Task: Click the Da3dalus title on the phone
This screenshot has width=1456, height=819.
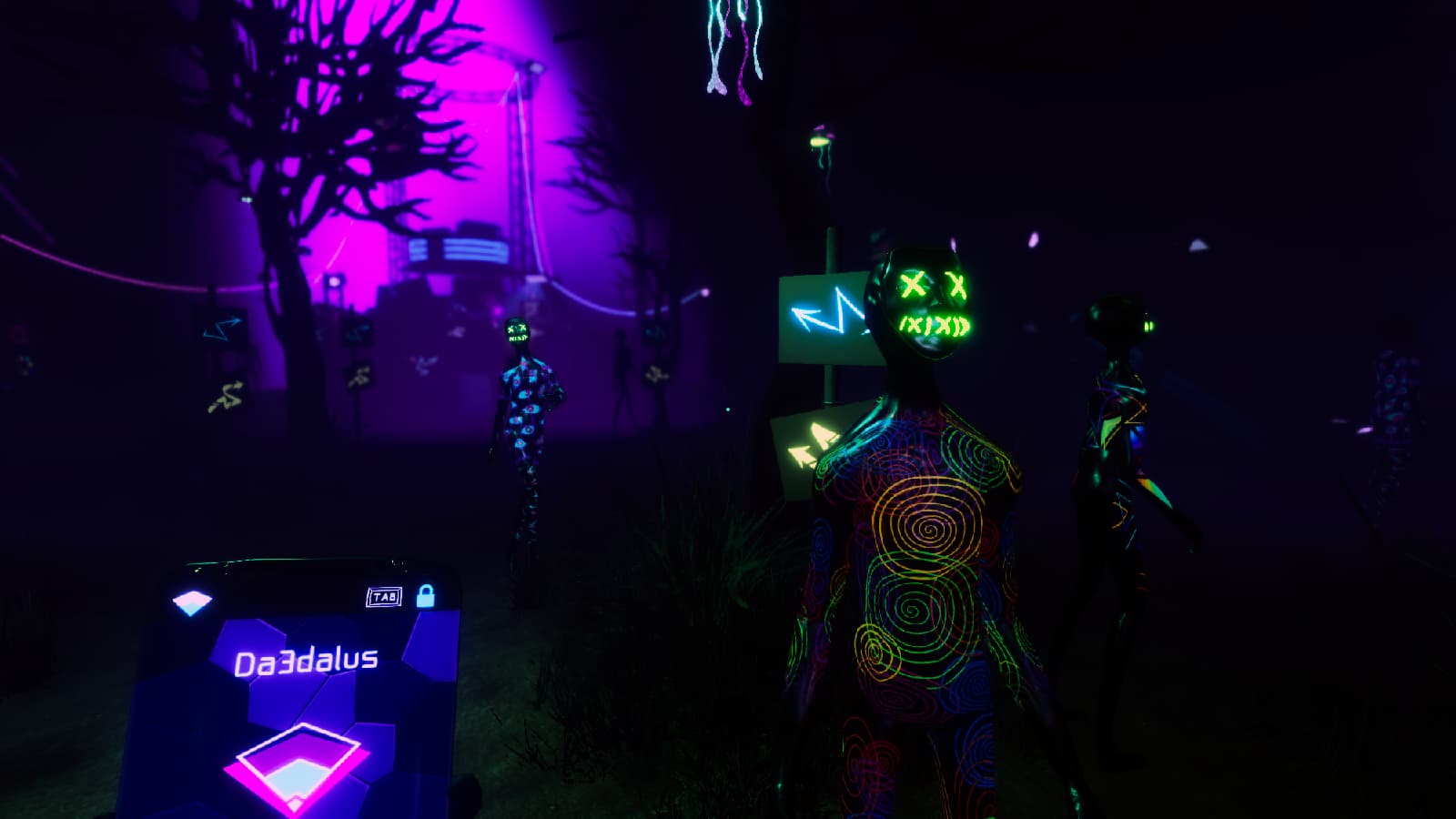Action: coord(306,662)
